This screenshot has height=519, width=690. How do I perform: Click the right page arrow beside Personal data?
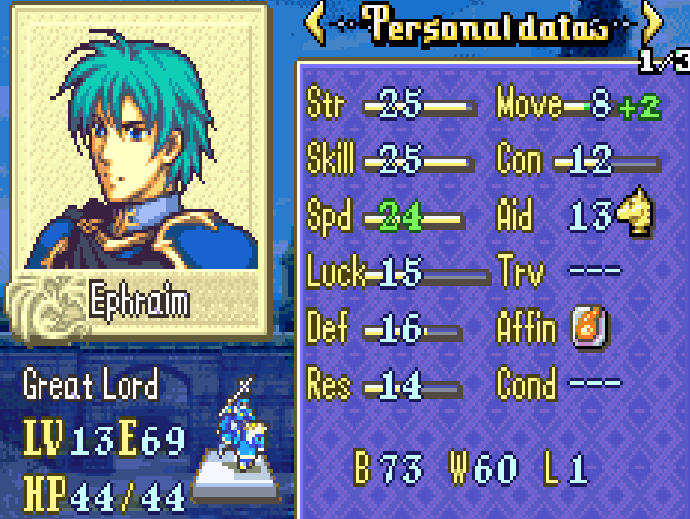point(651,26)
